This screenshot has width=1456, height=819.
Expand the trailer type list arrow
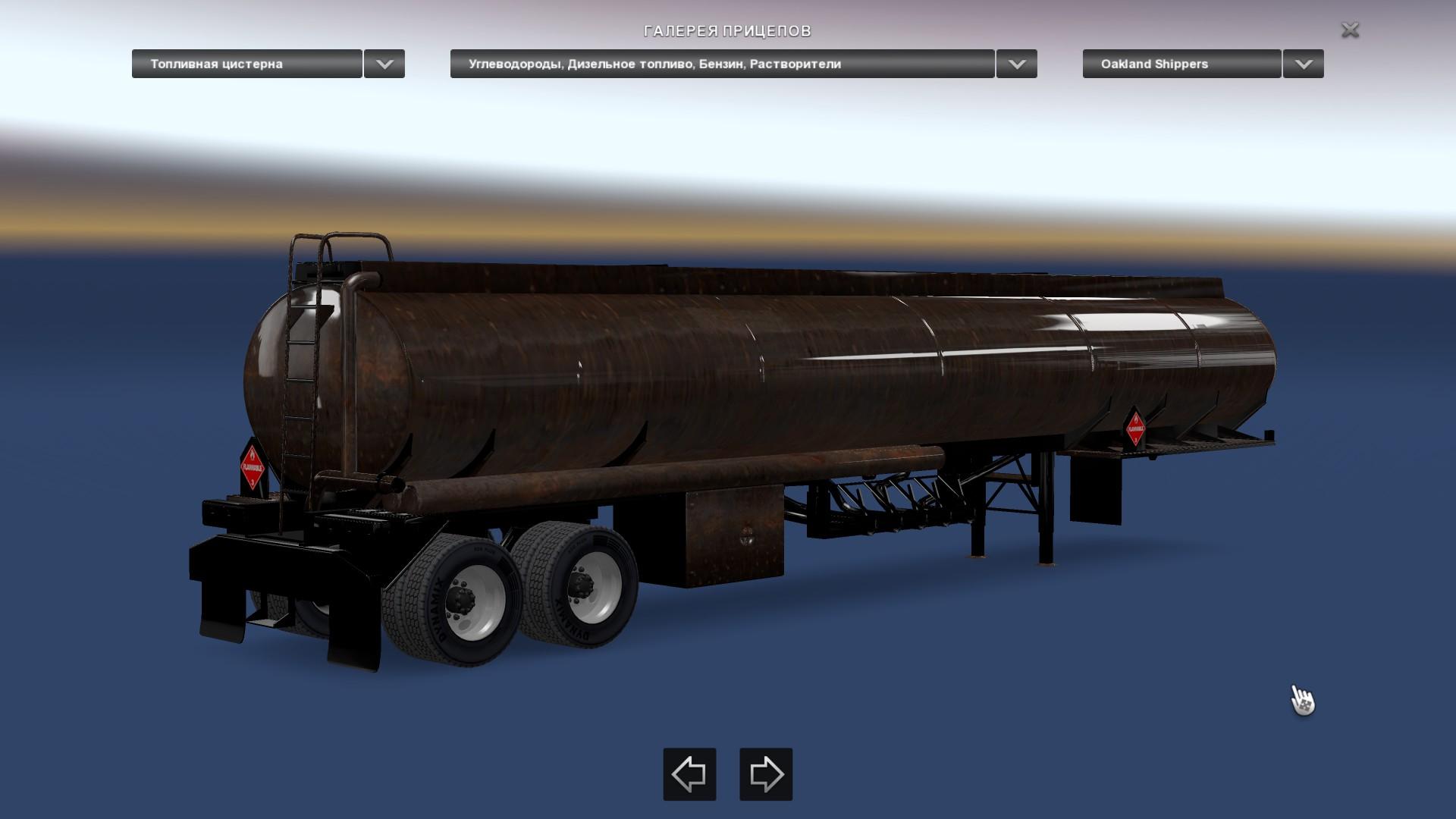tap(384, 64)
